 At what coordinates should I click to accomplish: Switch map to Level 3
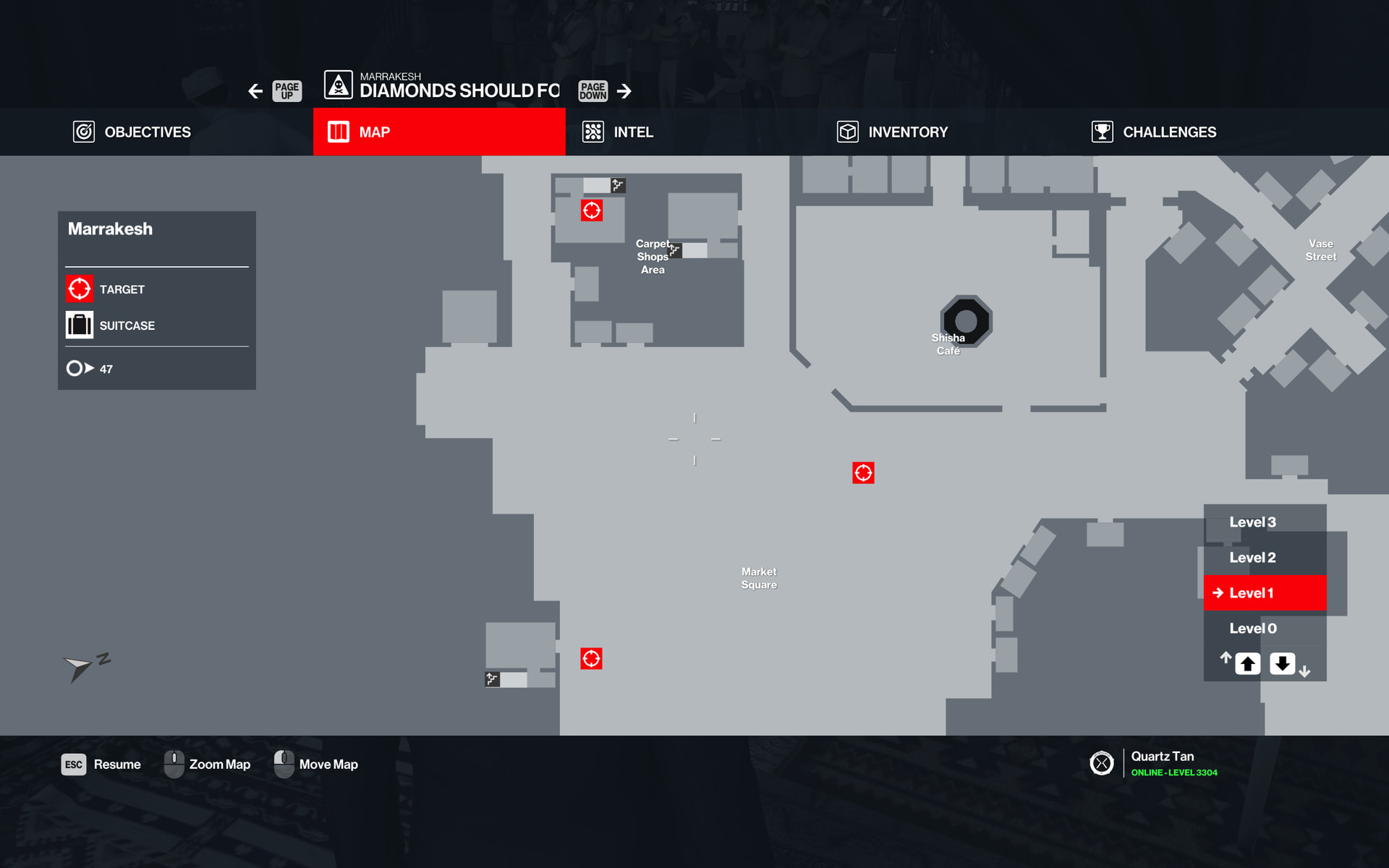click(1252, 522)
